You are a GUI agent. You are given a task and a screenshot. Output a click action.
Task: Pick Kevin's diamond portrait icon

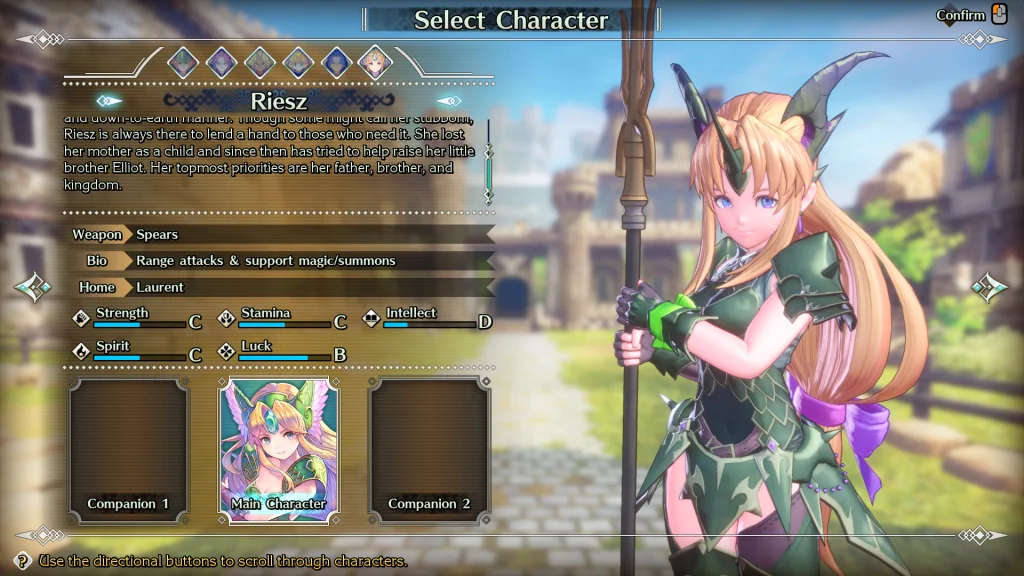[260, 62]
